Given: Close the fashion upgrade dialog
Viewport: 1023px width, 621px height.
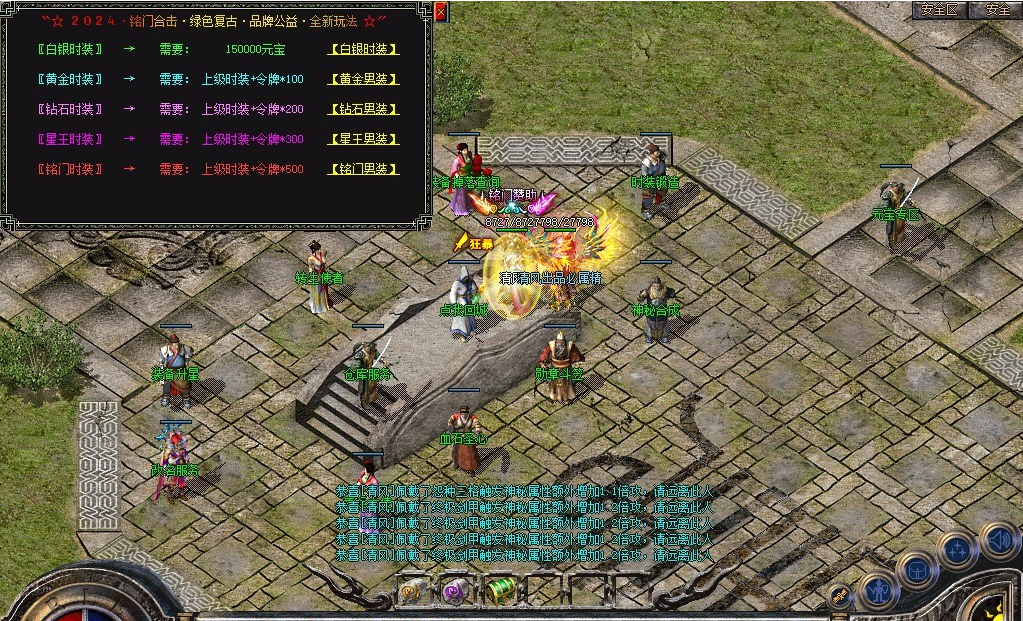Looking at the screenshot, I should click(x=441, y=12).
